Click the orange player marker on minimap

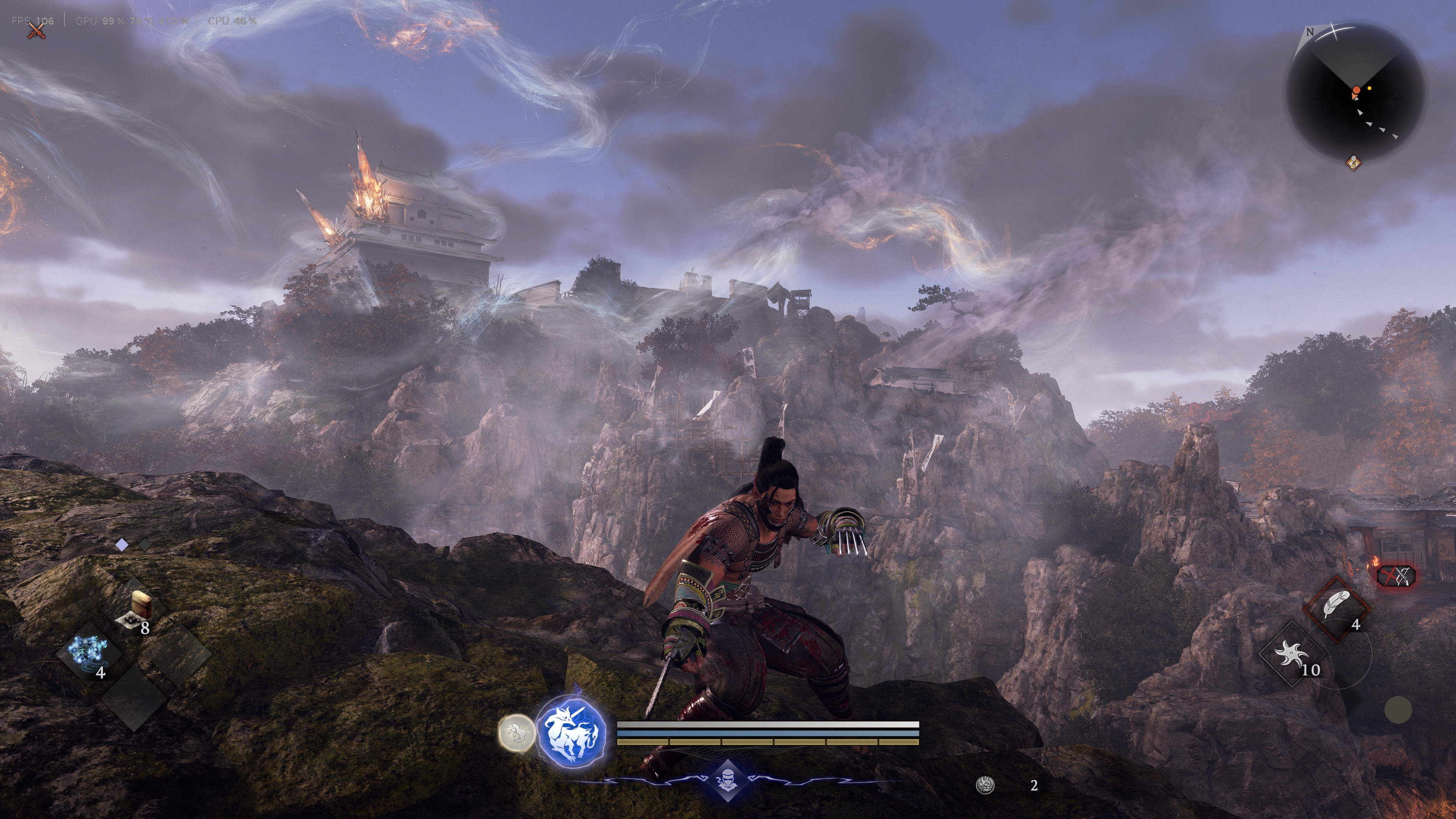[1356, 91]
